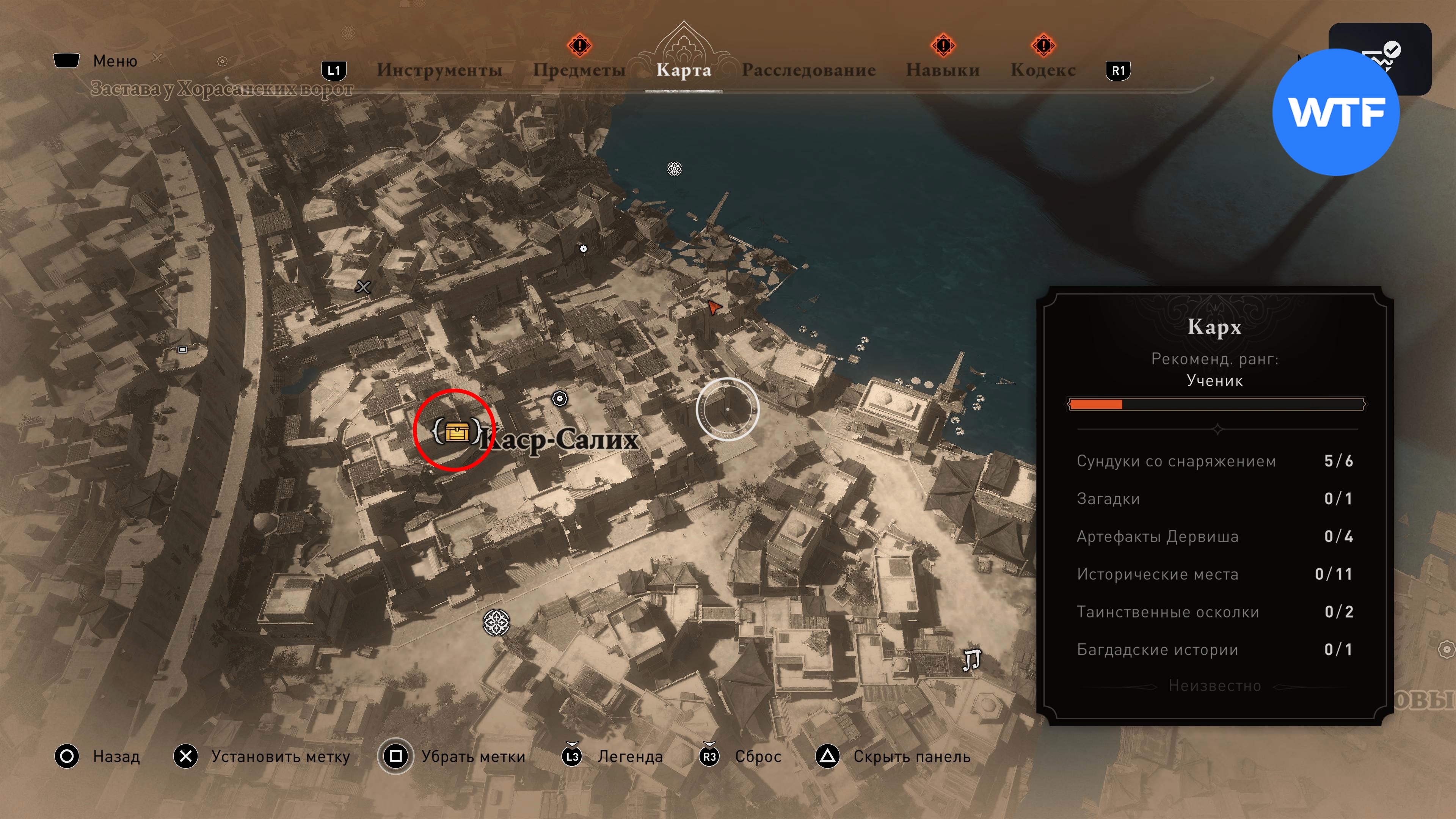Click the blue WTF overlay badge
Image resolution: width=1456 pixels, height=819 pixels.
[x=1335, y=112]
